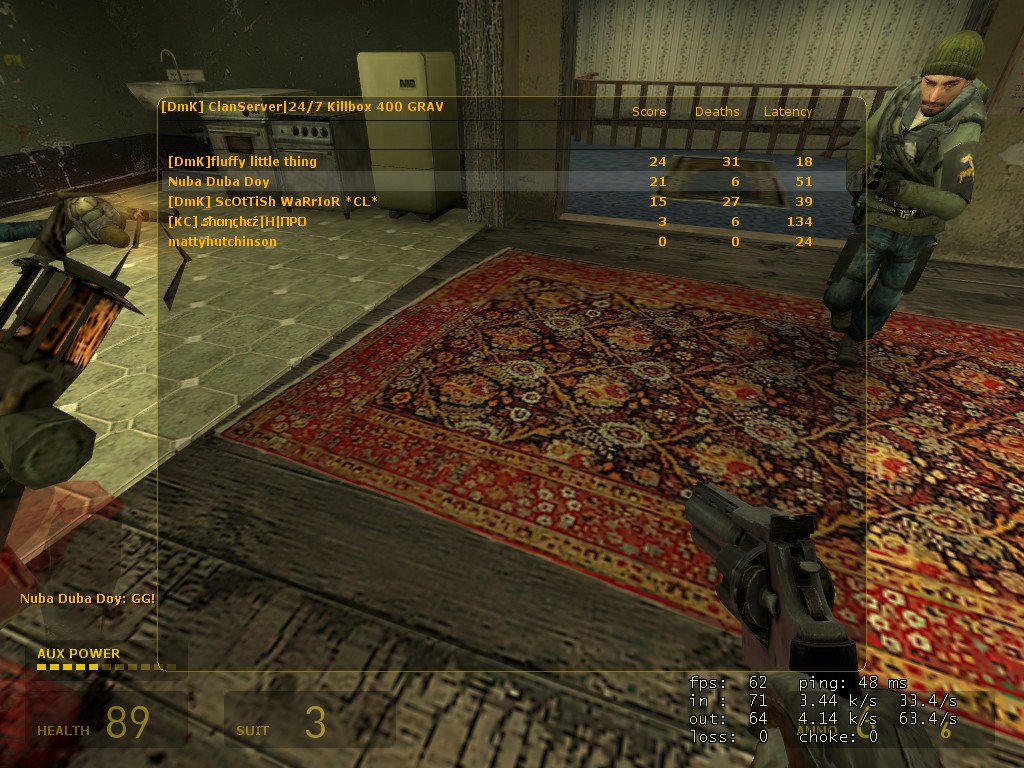Choose the [DmK] ScOtTiSh WaRrIoR player row

(273, 202)
